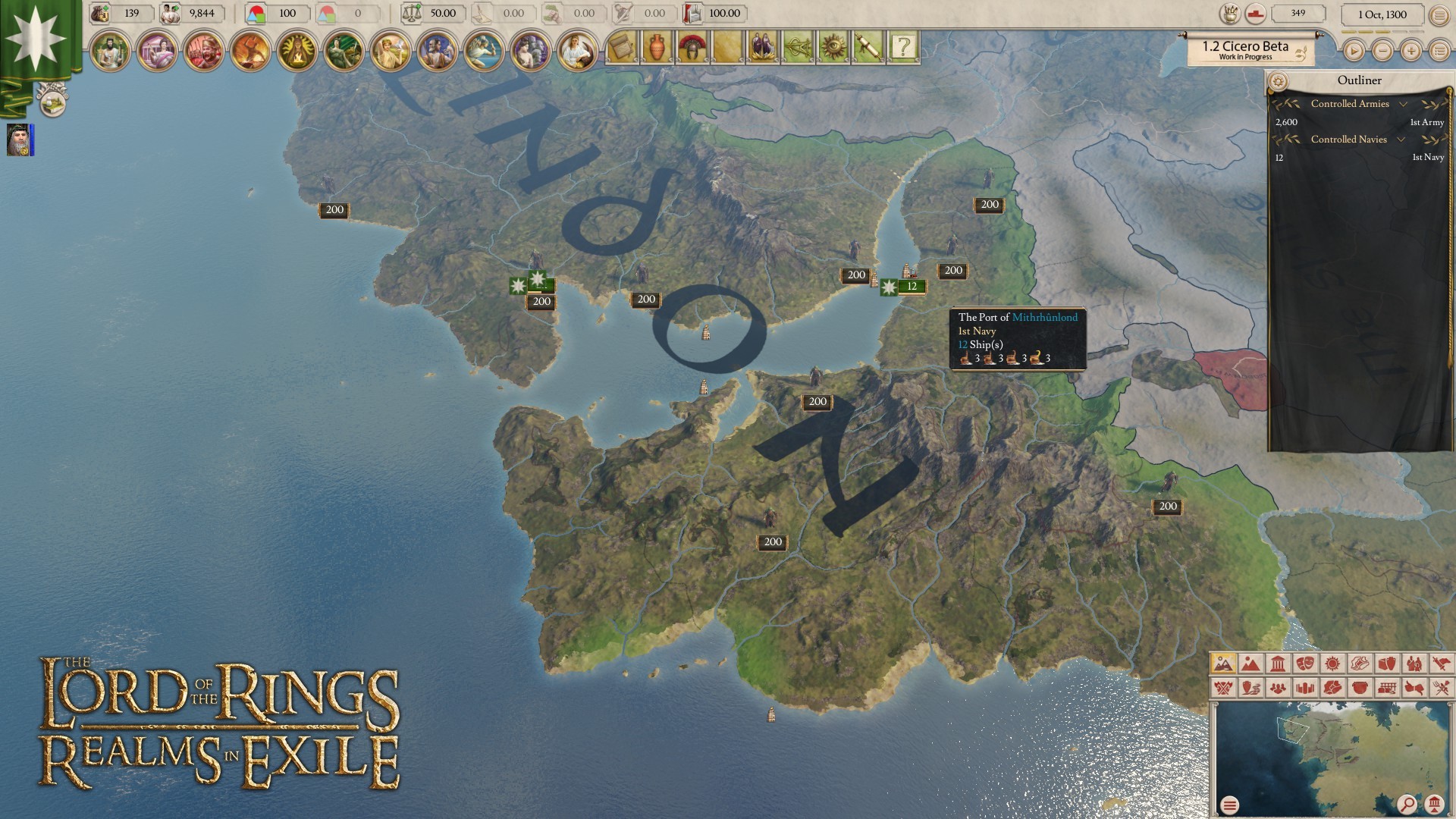The image size is (1456, 819).
Task: Increase game speed with the plus button
Action: pyautogui.click(x=1410, y=51)
